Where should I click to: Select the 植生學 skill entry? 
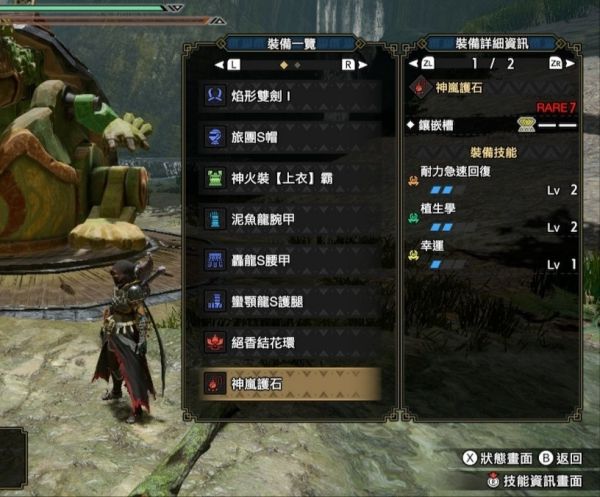(492, 218)
